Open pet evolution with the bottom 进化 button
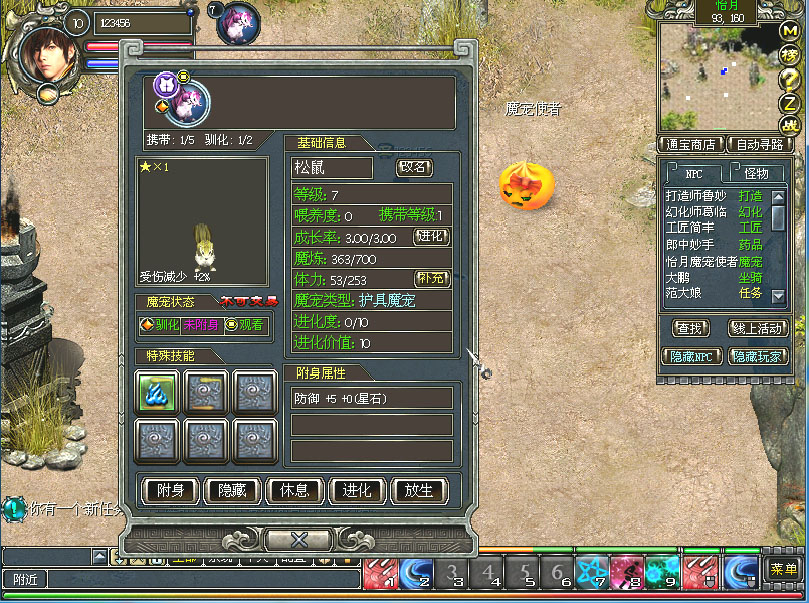This screenshot has height=603, width=809. tap(357, 491)
